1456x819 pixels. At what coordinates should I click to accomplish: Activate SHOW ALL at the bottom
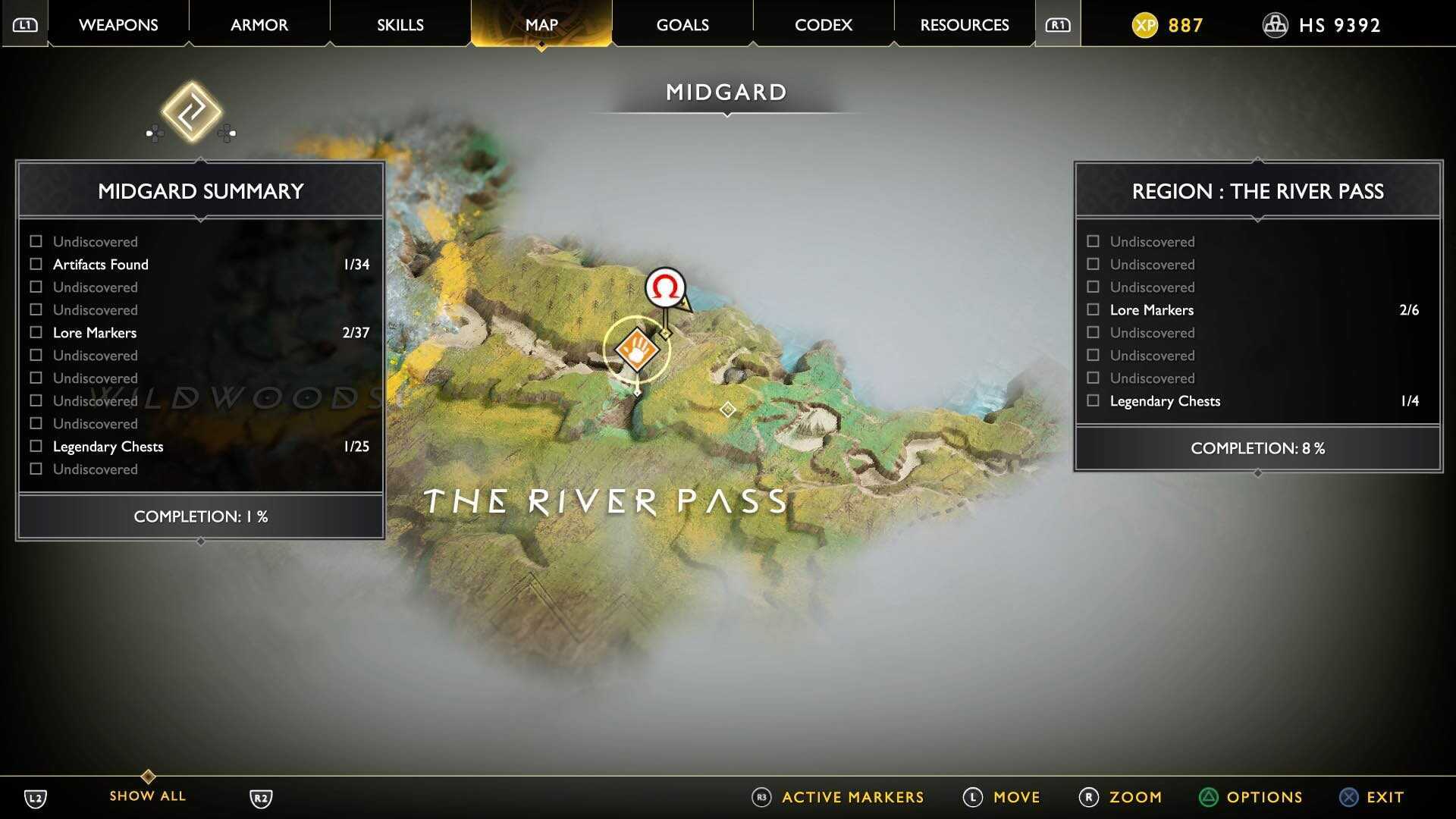click(x=146, y=795)
